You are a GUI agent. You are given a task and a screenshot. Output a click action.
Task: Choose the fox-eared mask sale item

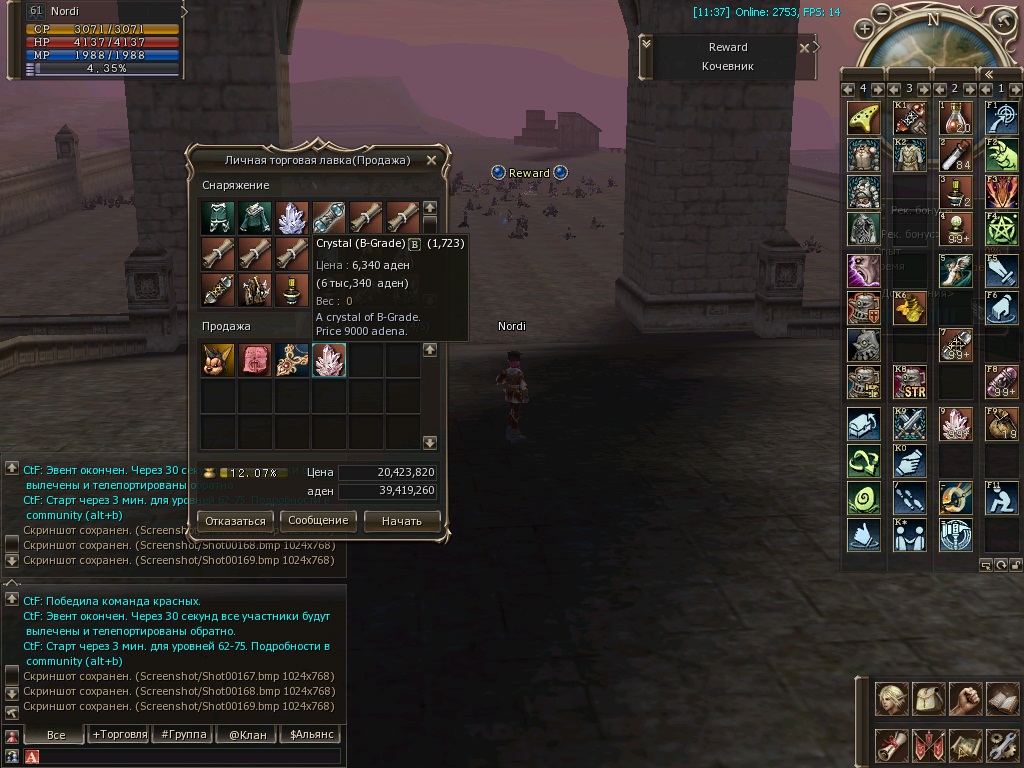tap(218, 361)
